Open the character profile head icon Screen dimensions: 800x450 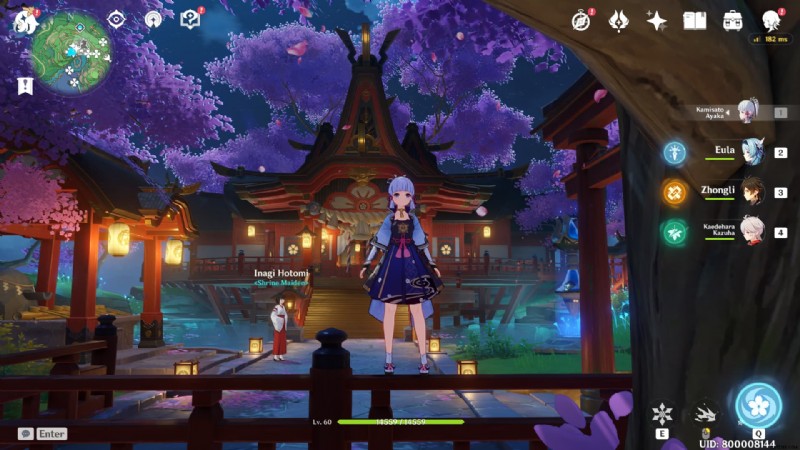click(x=771, y=20)
